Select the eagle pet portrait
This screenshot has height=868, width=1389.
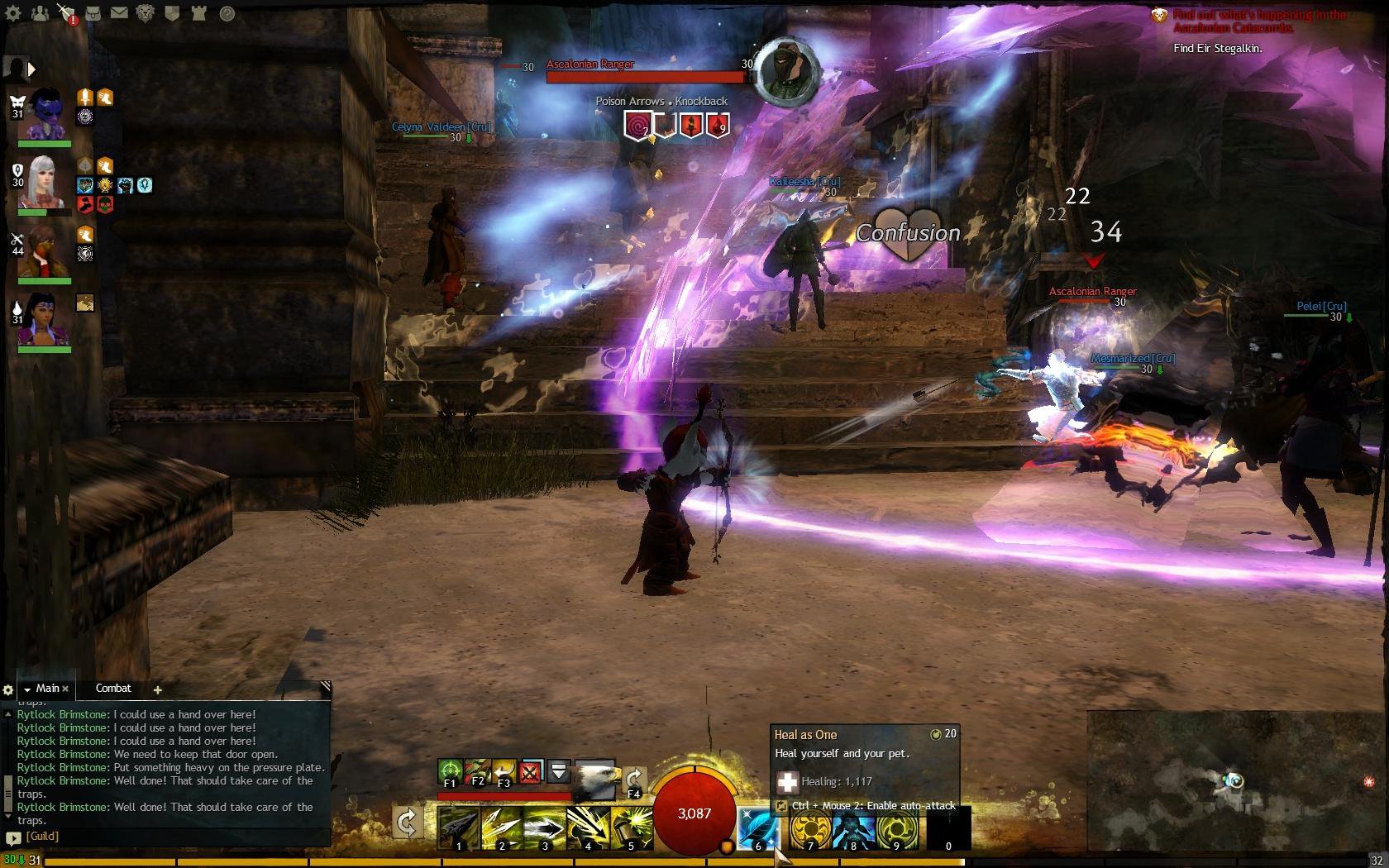[596, 779]
